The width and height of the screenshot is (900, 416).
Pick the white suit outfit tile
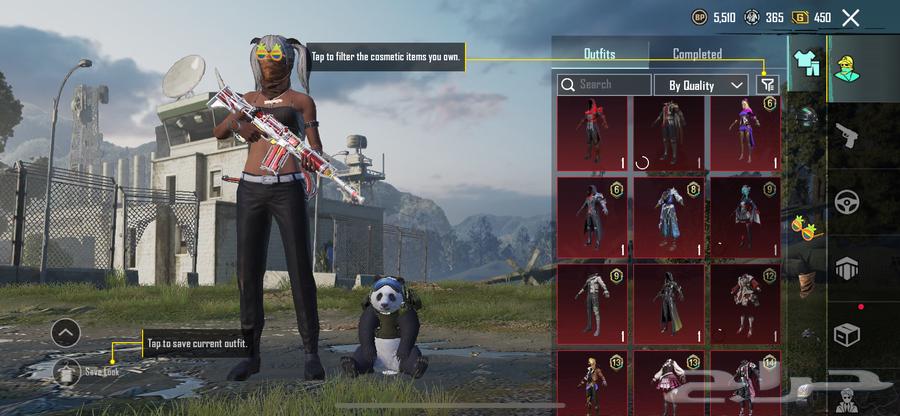pos(592,300)
